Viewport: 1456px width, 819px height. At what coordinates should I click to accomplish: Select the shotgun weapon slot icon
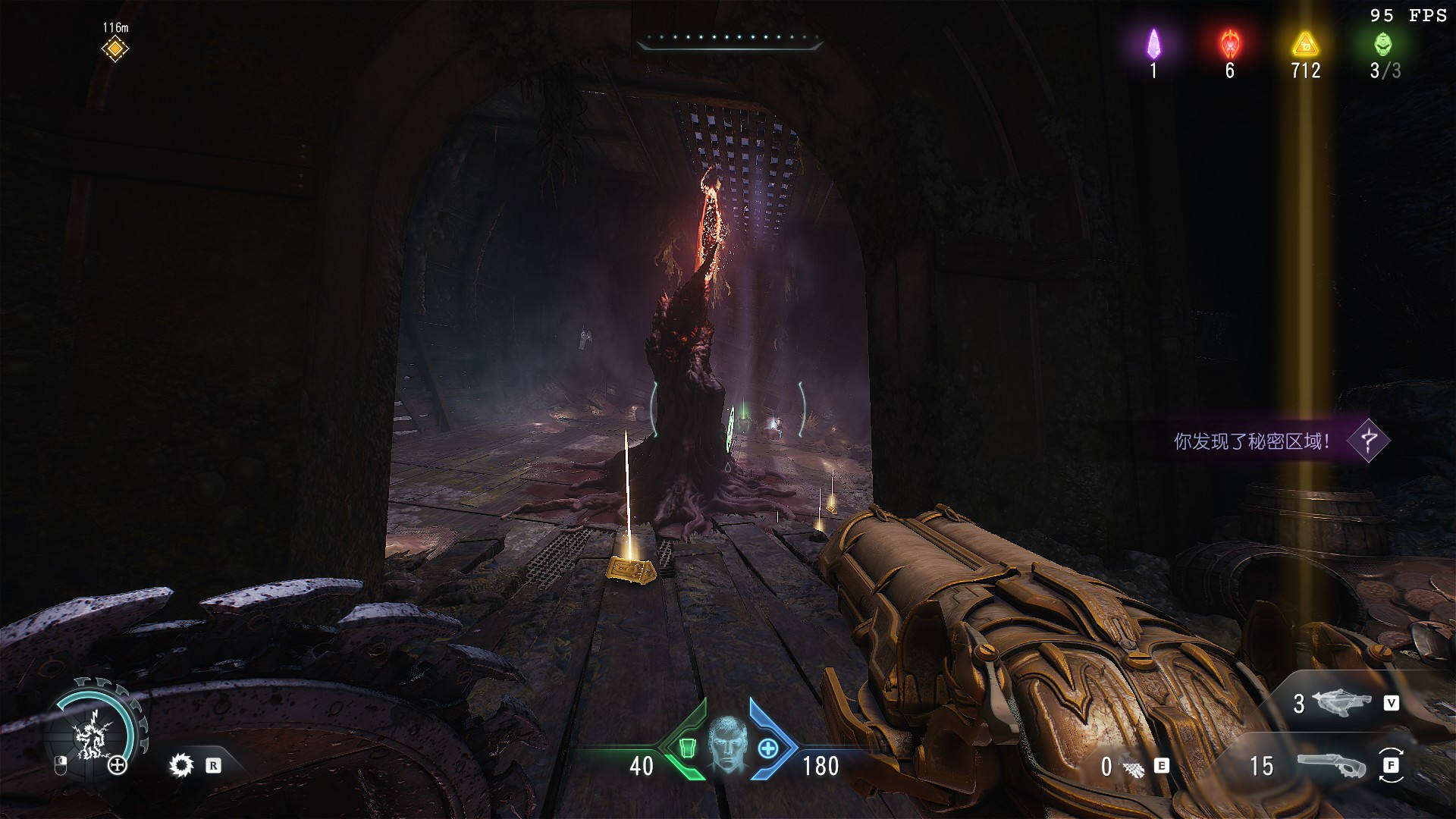[1331, 765]
